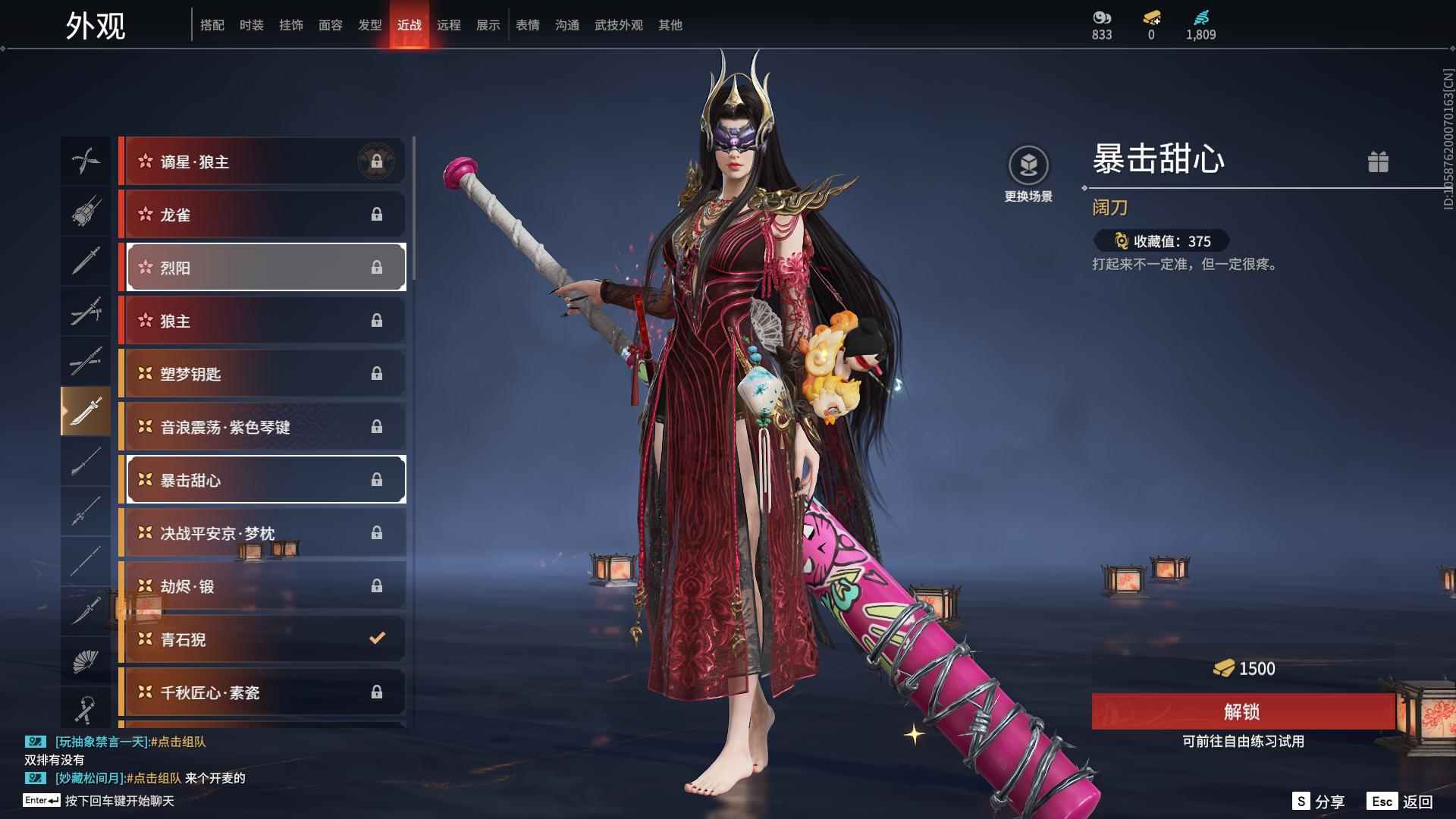Expand the 决战平安京·梦枕 list entry
Viewport: 1456px width, 819px height.
pos(263,532)
